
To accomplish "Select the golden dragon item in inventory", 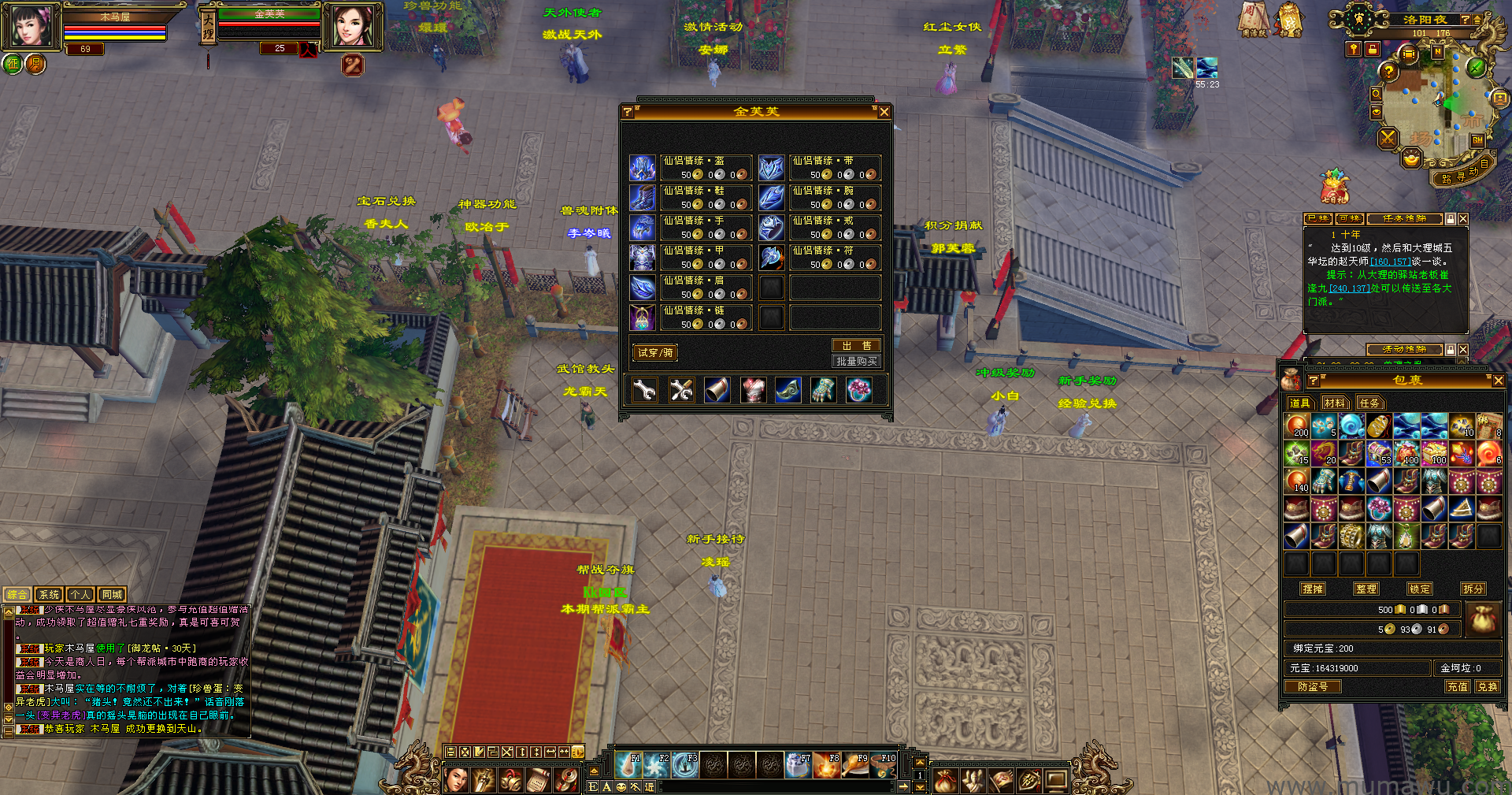I will [1325, 451].
